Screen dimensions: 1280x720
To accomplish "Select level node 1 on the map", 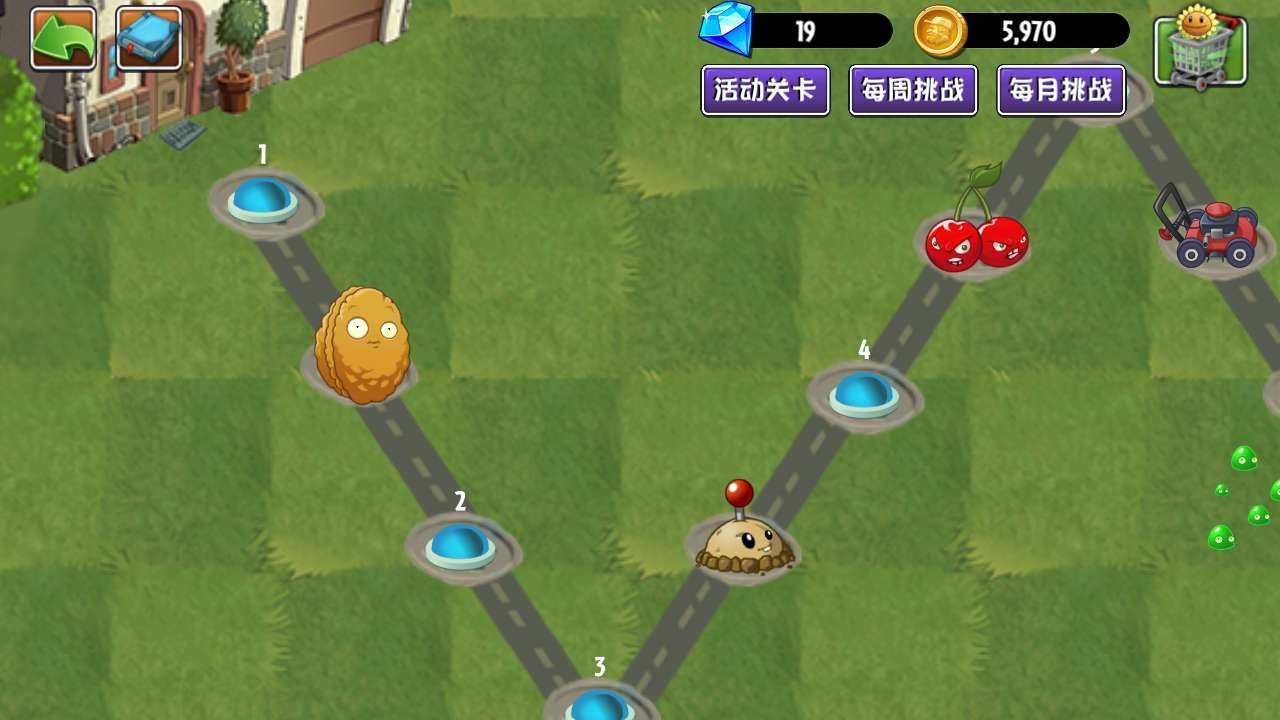I will [x=262, y=200].
